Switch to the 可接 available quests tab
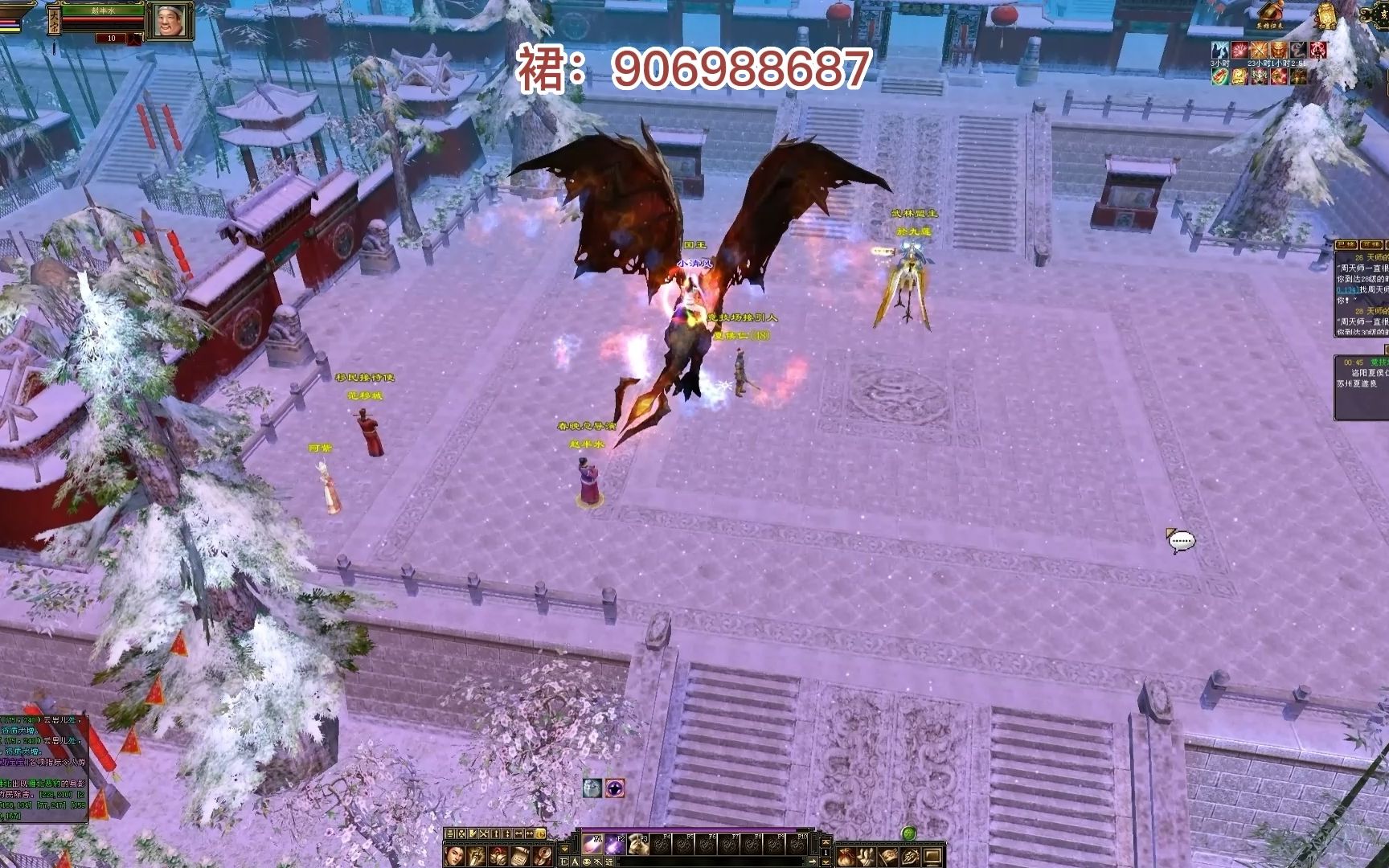This screenshot has width=1389, height=868. 1371,244
